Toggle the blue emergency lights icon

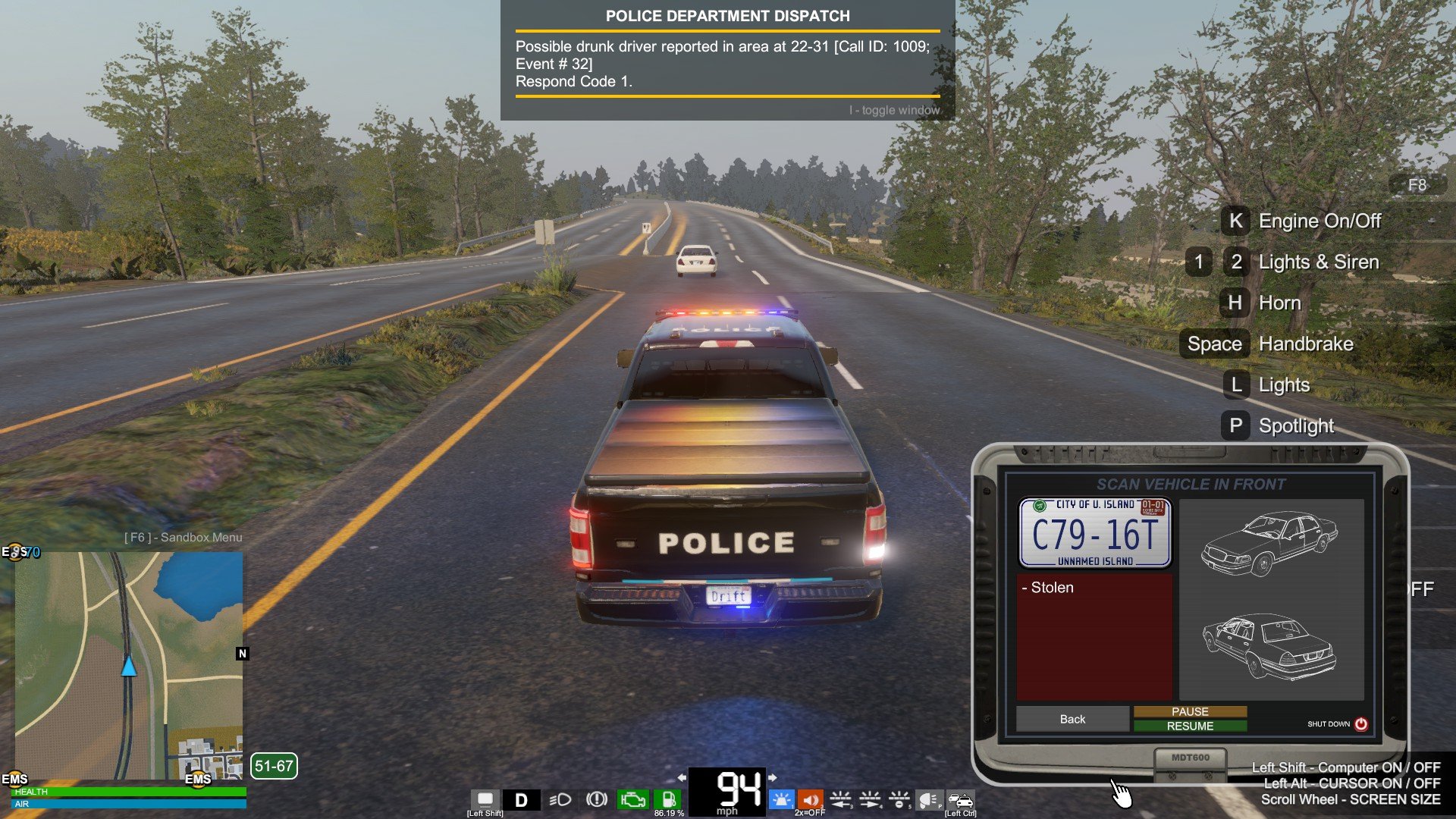point(781,799)
